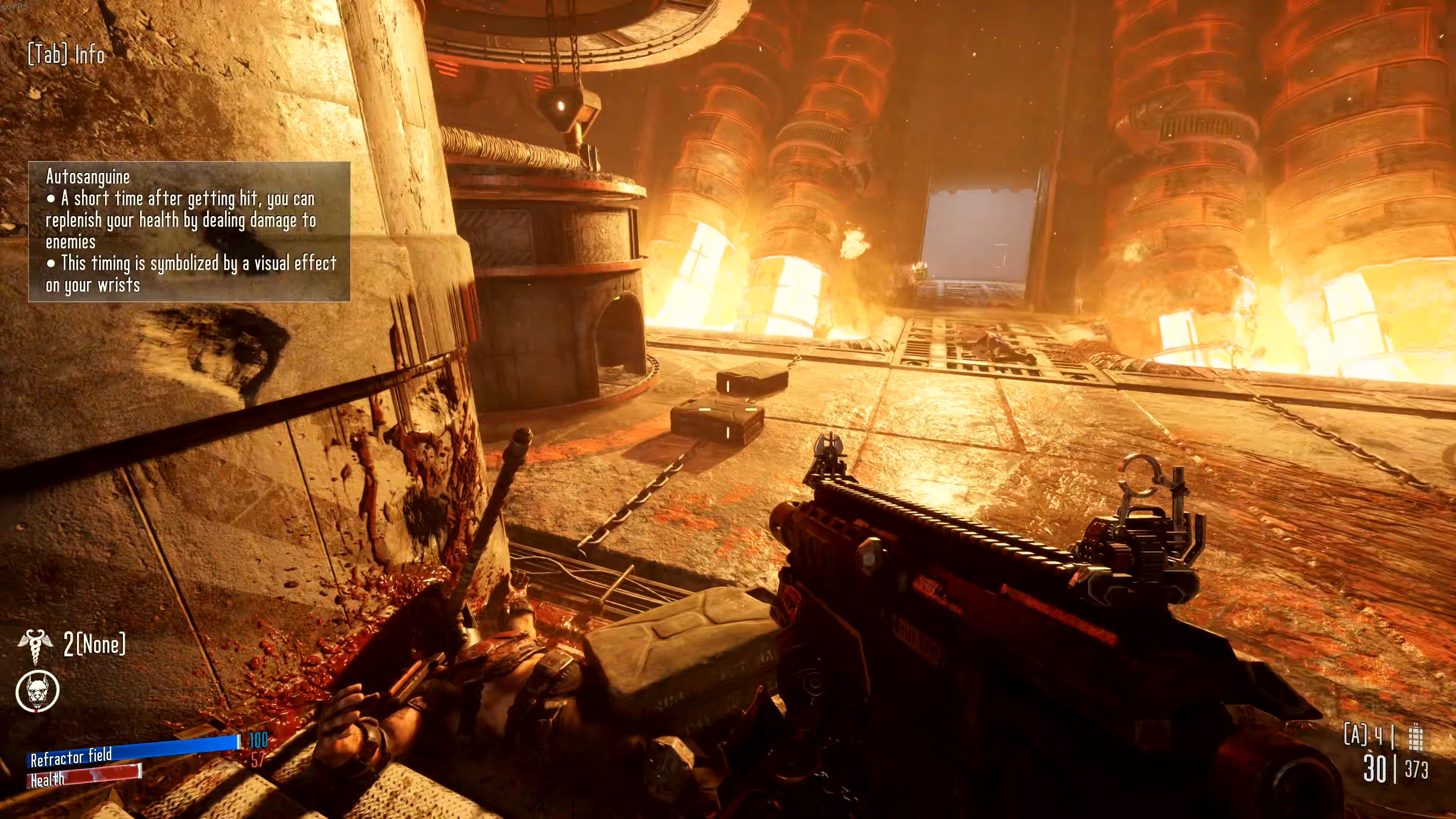
Task: Activate the mastiff dog companion icon
Action: click(37, 691)
